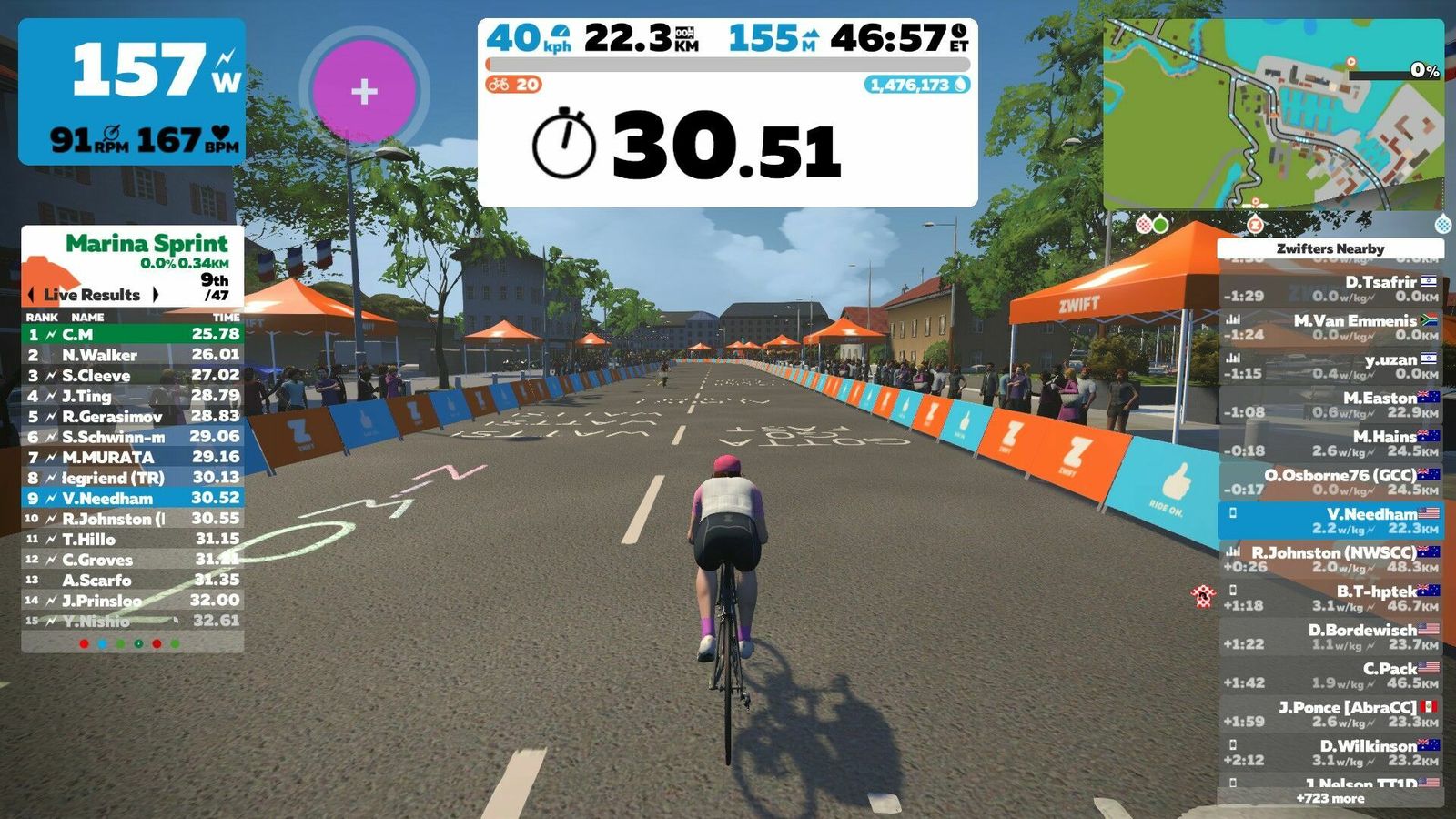Select J.Ponce [AbraCC] nearby rider

[x=1330, y=713]
